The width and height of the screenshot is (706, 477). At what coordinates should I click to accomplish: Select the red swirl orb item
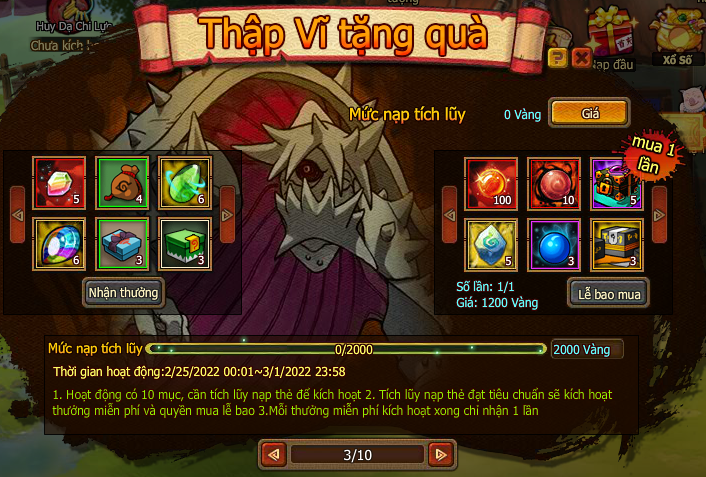click(x=553, y=182)
